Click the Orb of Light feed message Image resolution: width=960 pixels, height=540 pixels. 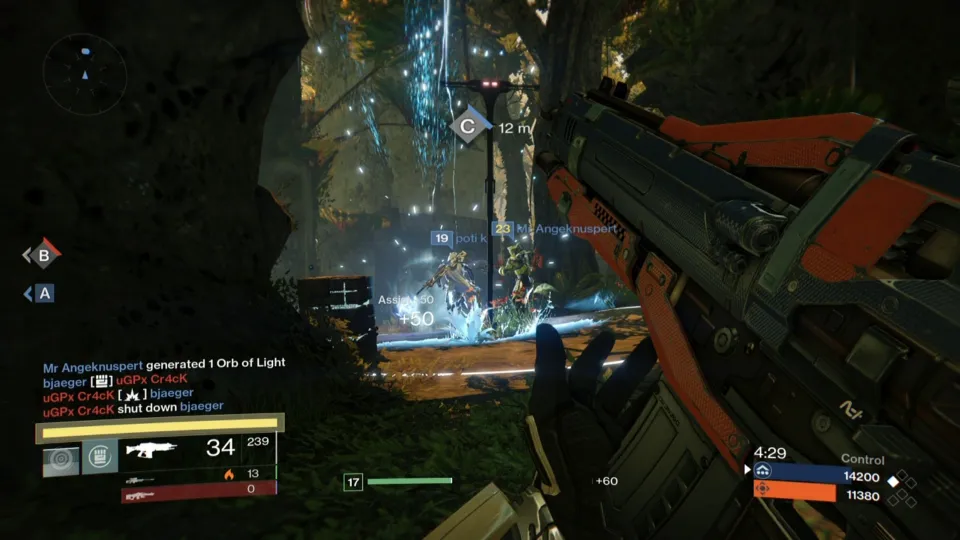coord(164,365)
